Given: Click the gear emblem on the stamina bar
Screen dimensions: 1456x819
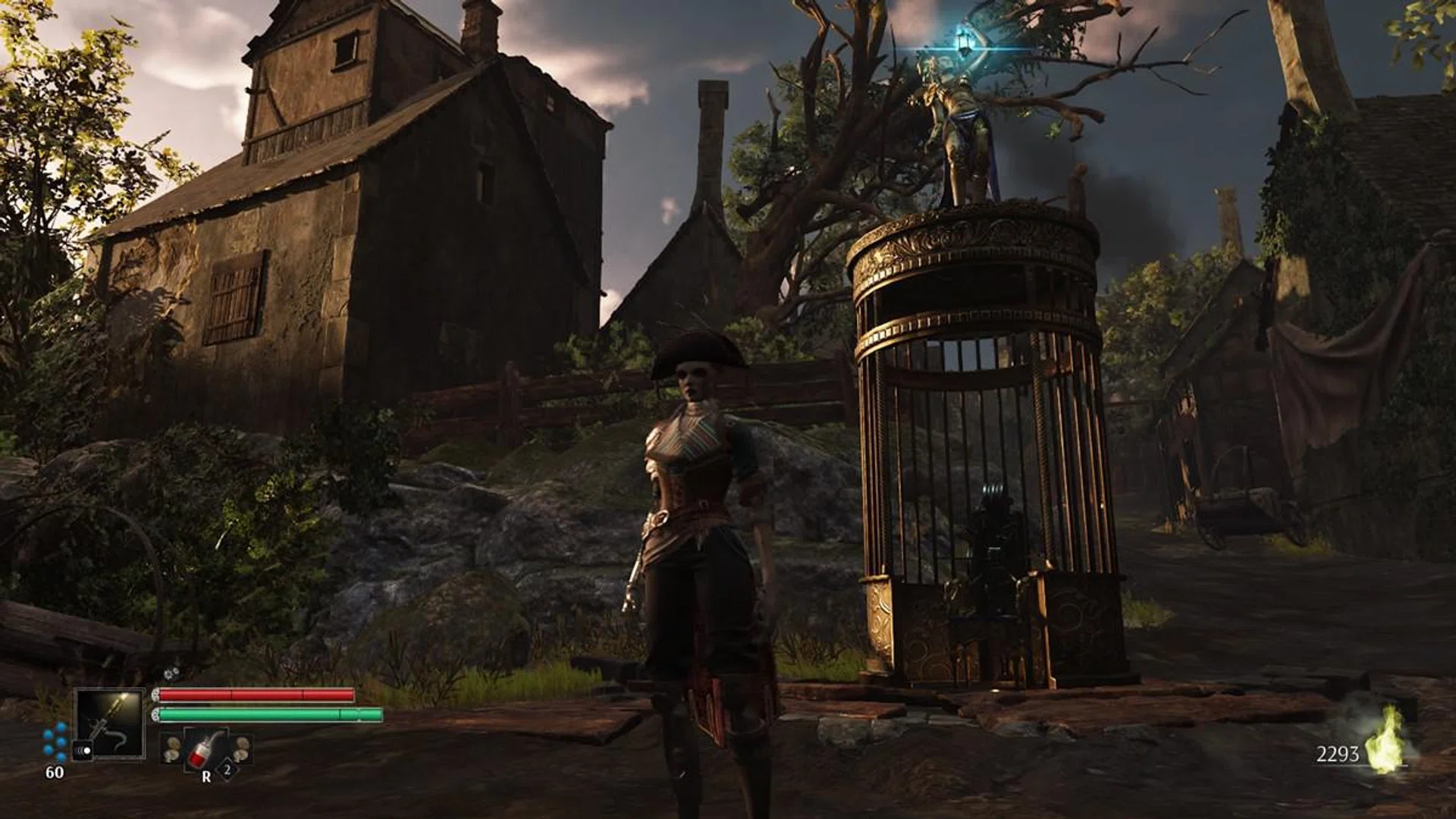Looking at the screenshot, I should click(x=156, y=714).
